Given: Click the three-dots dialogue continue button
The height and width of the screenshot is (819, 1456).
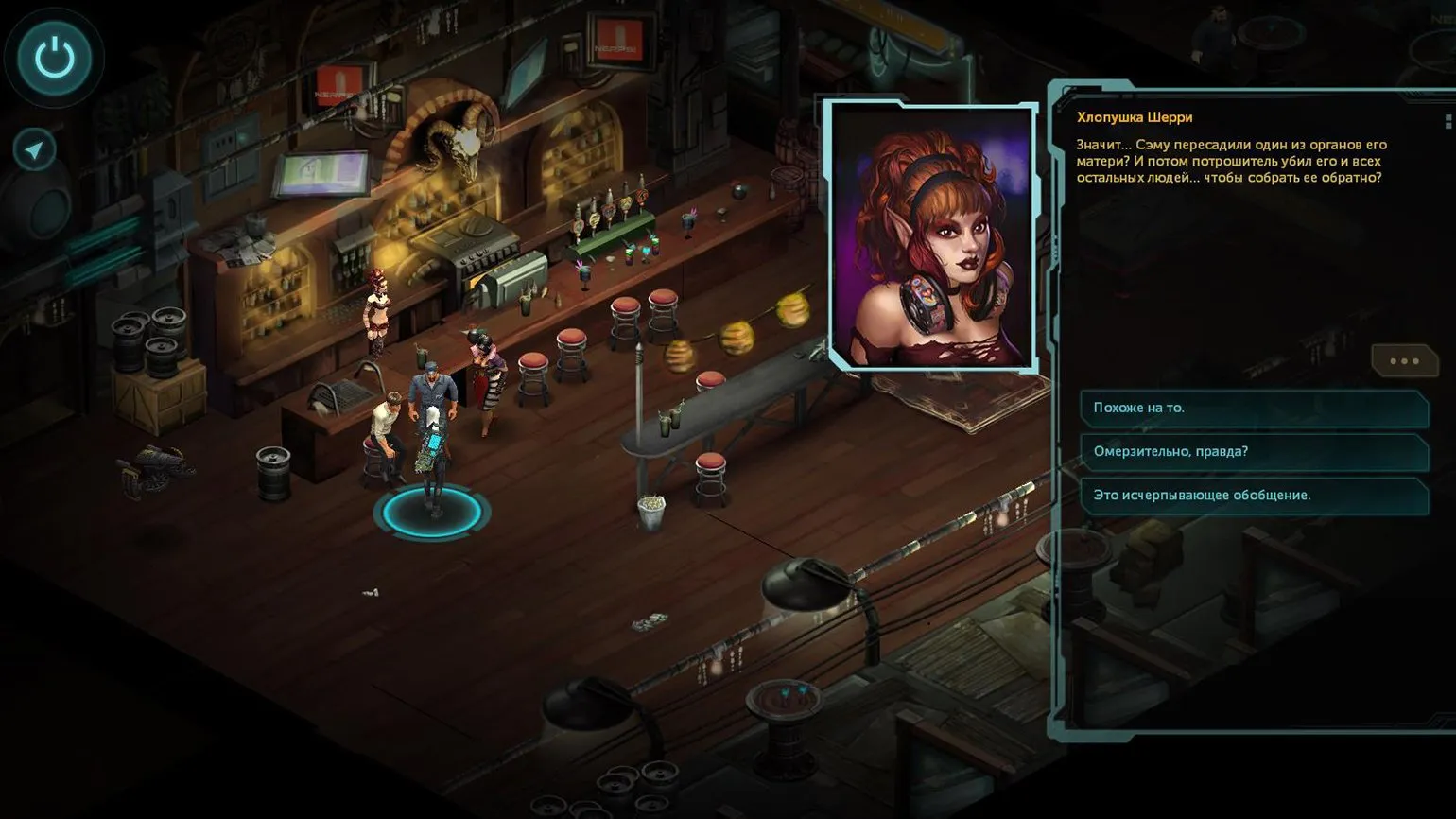Looking at the screenshot, I should 1404,360.
